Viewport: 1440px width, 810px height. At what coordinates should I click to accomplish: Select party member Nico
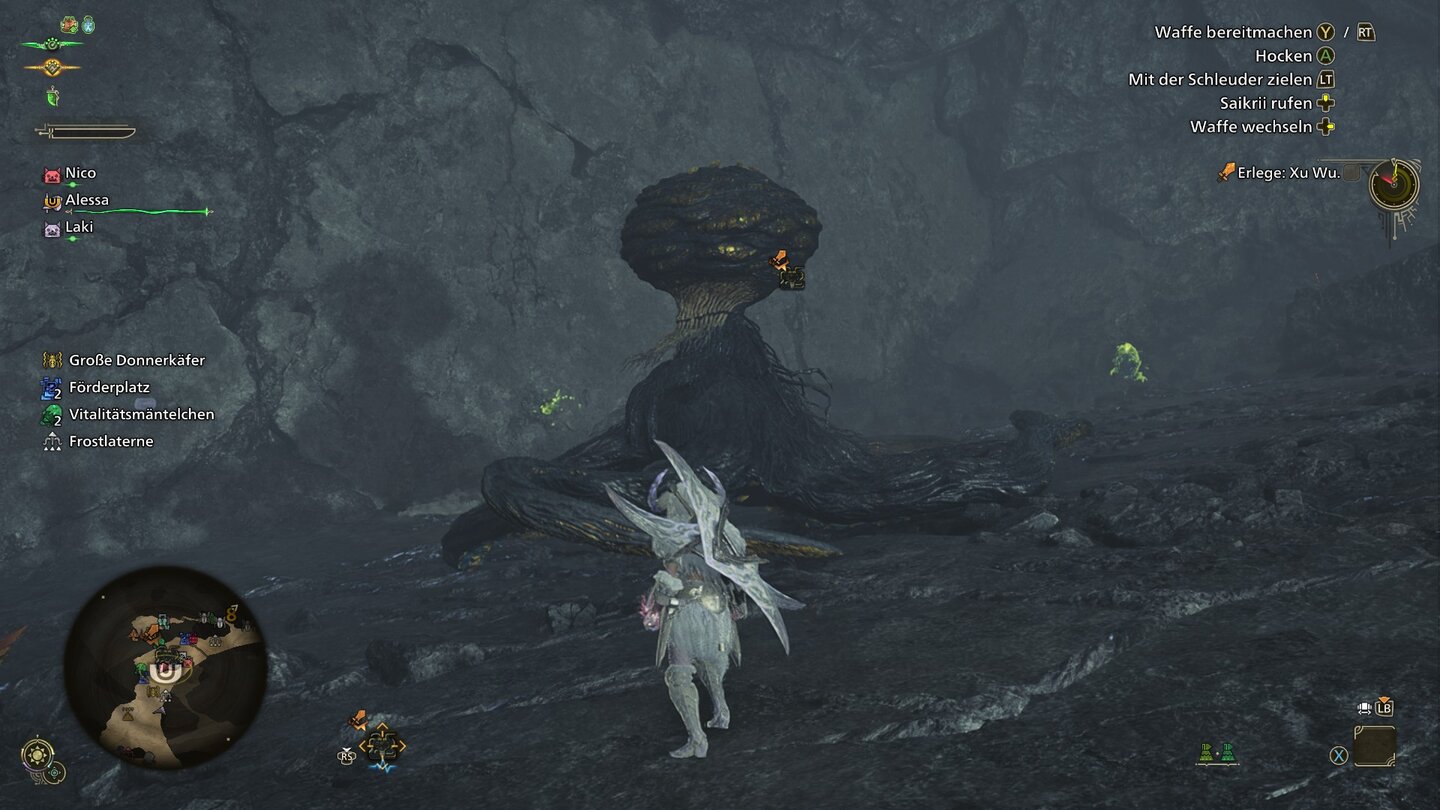pos(80,174)
